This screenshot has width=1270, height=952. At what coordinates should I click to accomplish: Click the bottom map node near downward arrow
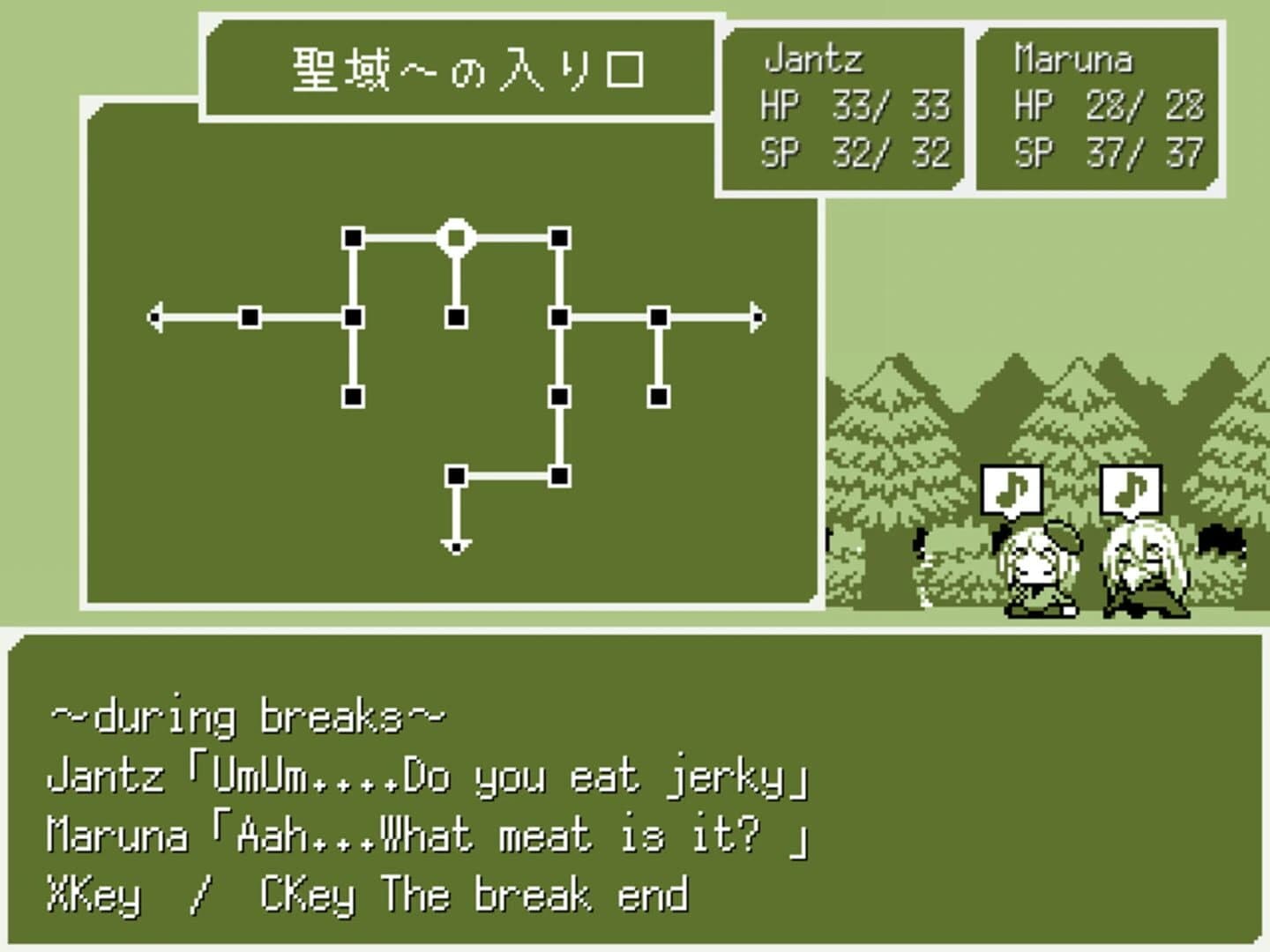pyautogui.click(x=456, y=477)
